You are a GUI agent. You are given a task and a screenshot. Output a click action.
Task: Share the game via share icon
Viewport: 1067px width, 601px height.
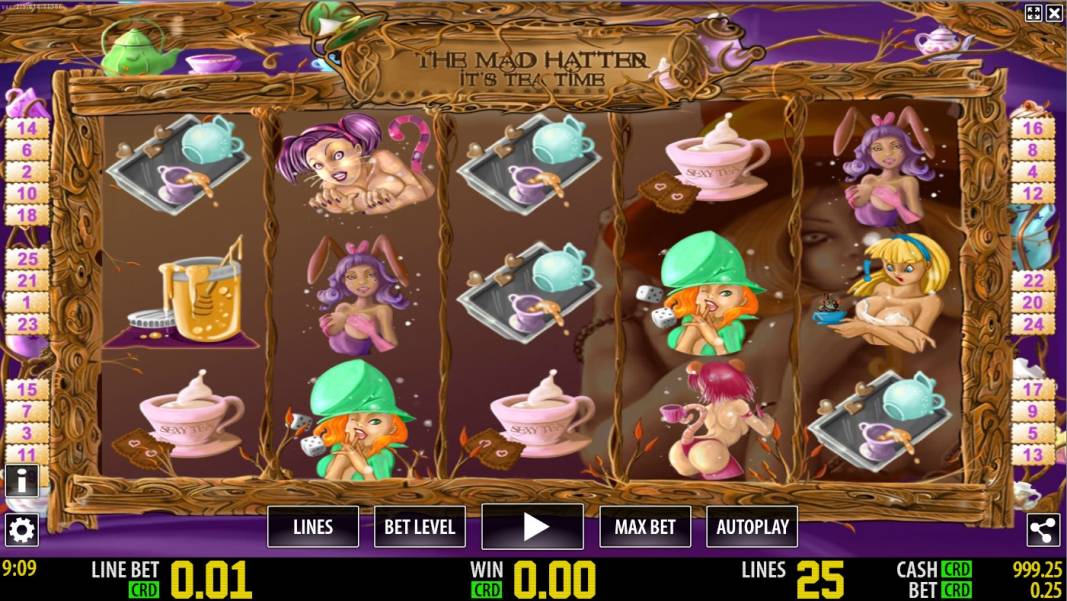1043,530
